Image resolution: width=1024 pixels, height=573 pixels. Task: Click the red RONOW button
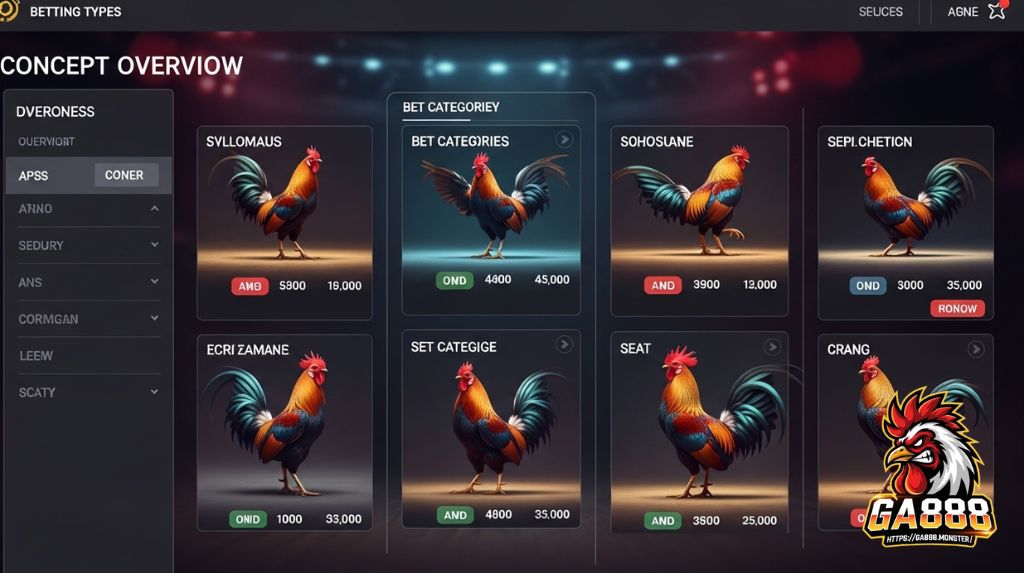pyautogui.click(x=957, y=309)
